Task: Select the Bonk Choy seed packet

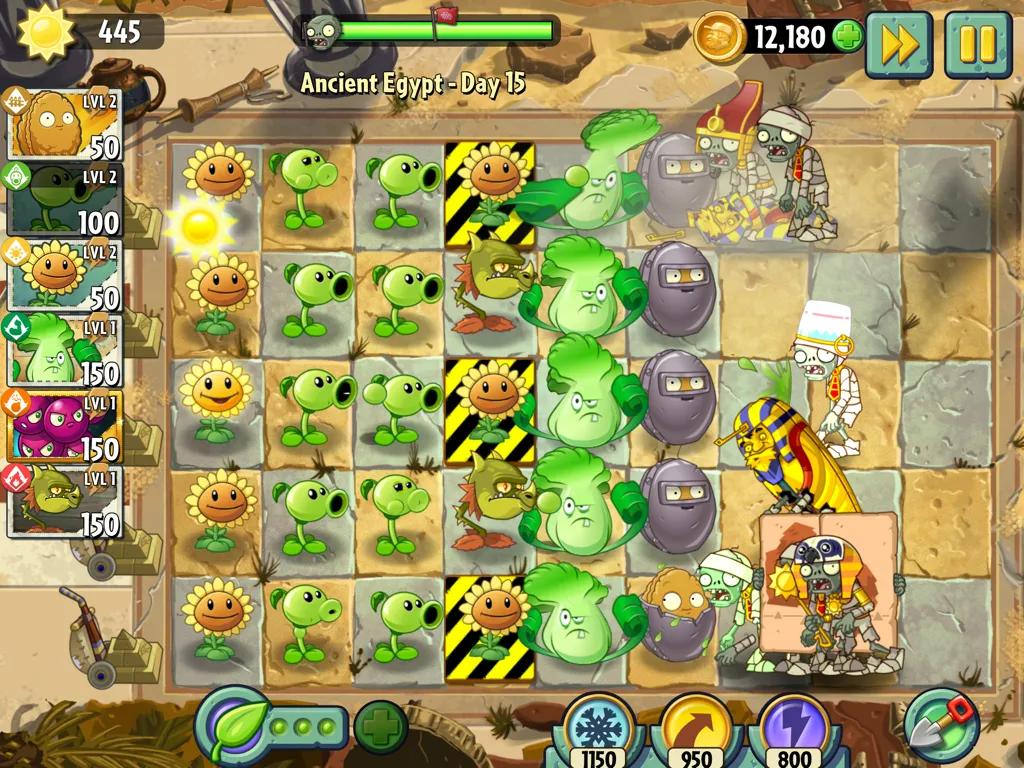Action: coord(64,349)
